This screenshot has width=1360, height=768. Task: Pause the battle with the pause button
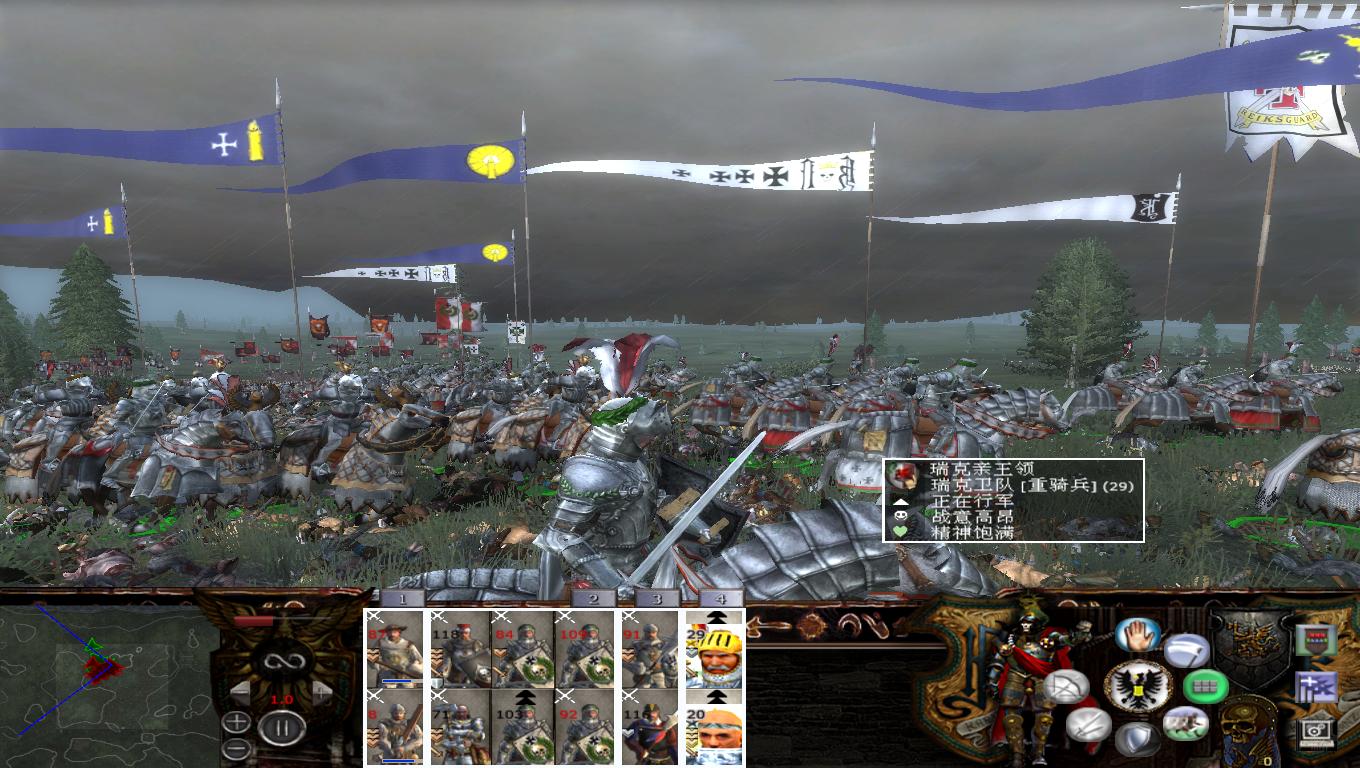pos(282,726)
